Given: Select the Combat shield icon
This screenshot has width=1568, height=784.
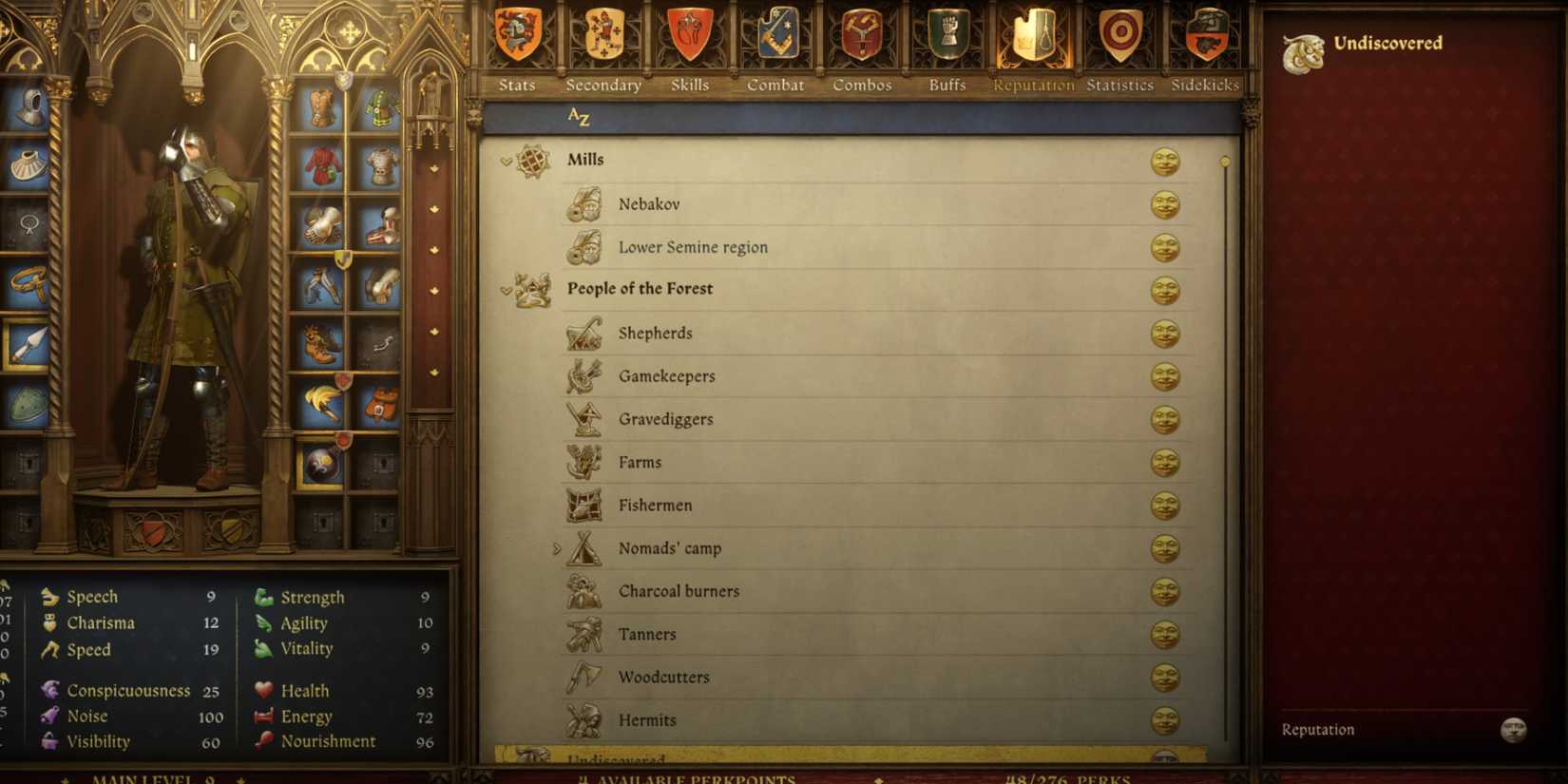Looking at the screenshot, I should (775, 33).
